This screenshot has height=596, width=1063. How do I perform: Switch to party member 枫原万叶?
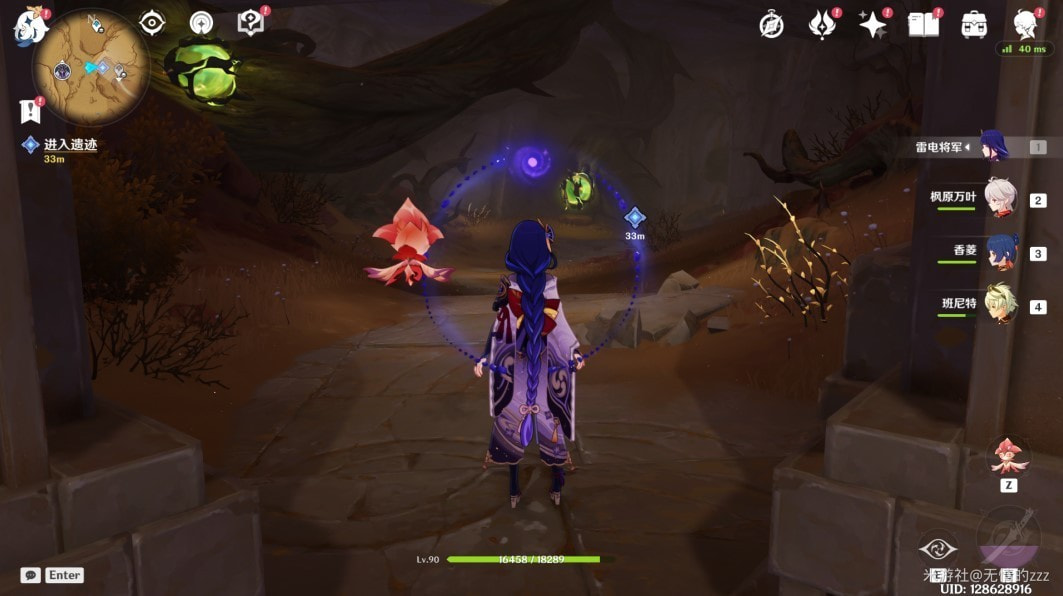998,198
